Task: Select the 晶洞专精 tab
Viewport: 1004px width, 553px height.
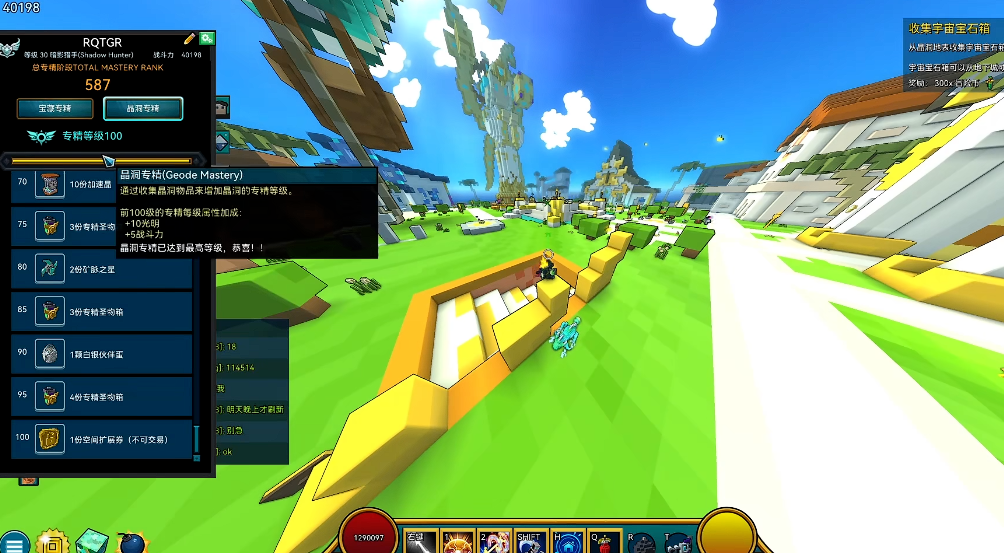Action: 143,108
